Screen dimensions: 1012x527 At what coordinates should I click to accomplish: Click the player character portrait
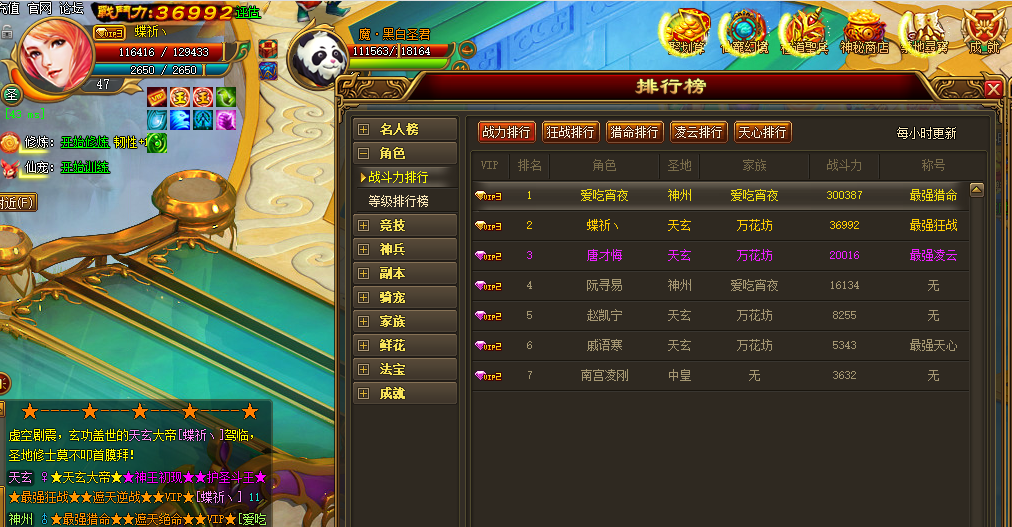pos(56,50)
